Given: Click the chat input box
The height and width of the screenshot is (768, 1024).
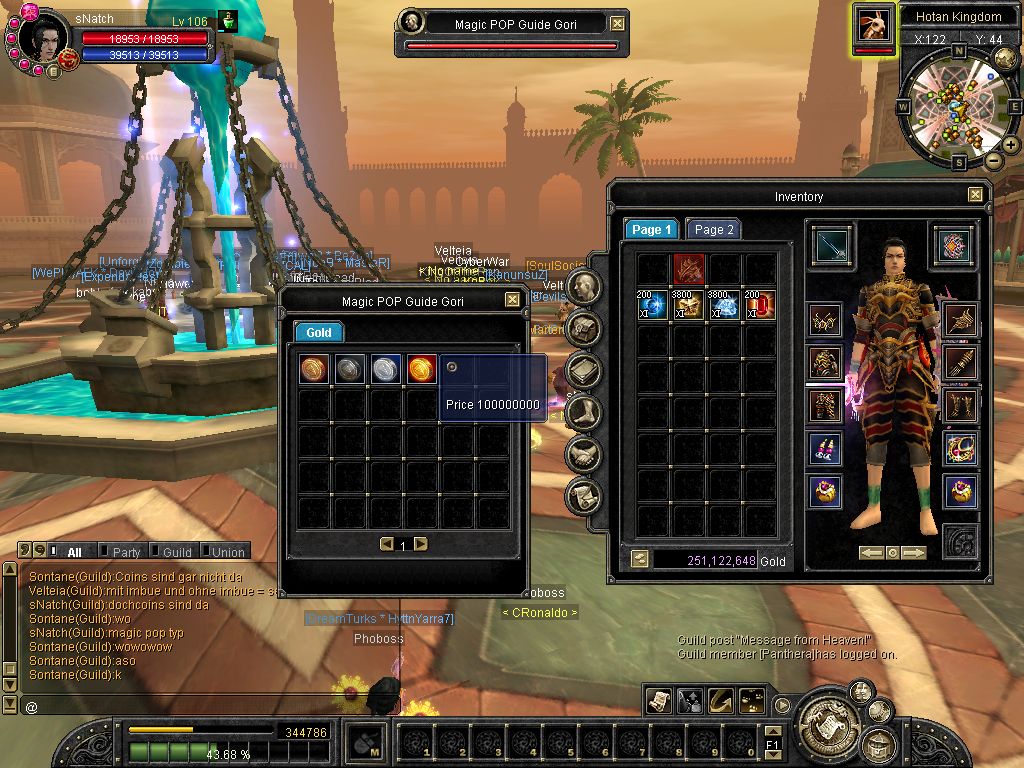Looking at the screenshot, I should click(200, 707).
